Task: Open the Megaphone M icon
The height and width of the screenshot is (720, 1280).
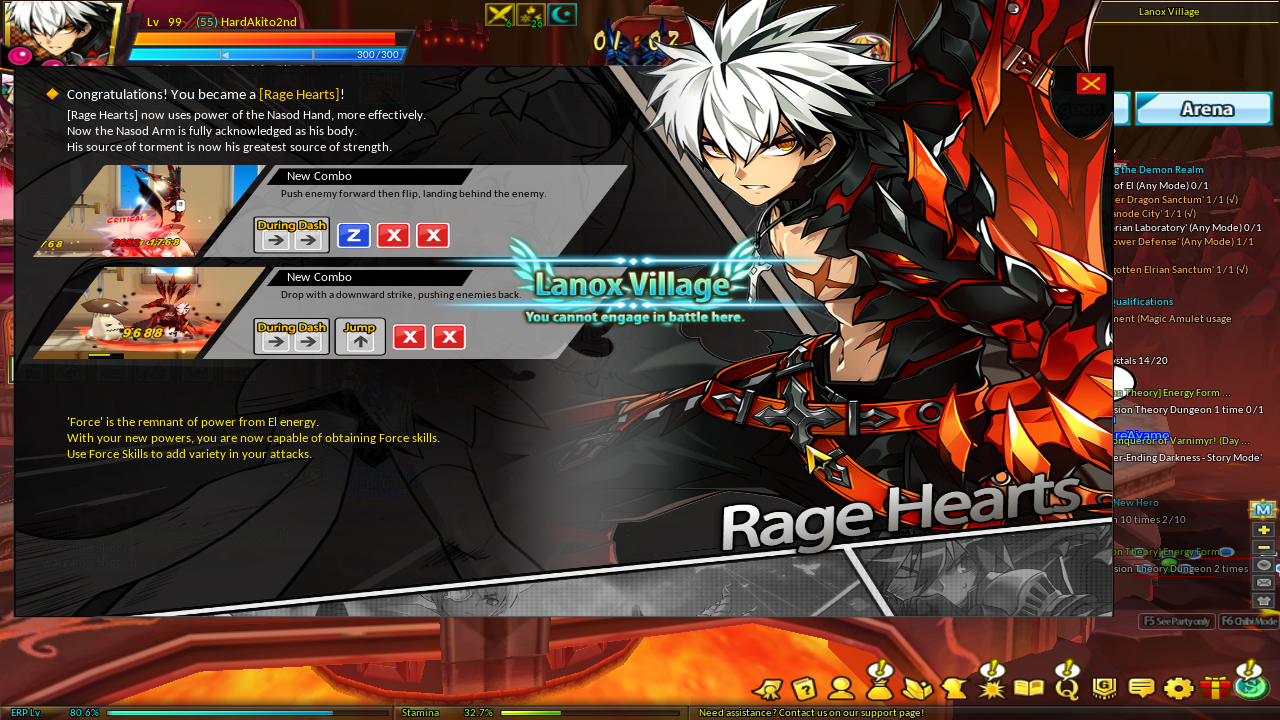Action: pyautogui.click(x=1263, y=508)
